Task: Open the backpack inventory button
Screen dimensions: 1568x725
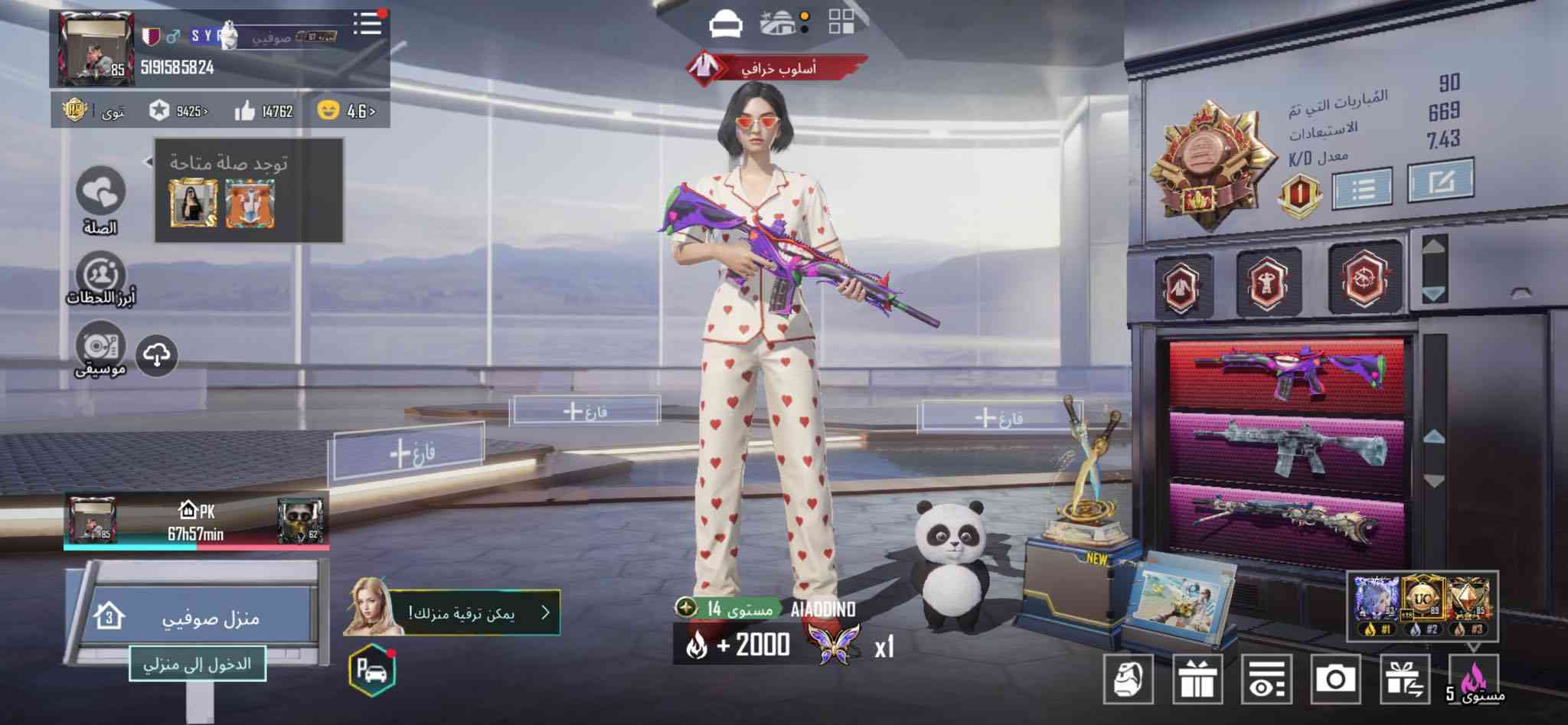Action: point(1129,679)
